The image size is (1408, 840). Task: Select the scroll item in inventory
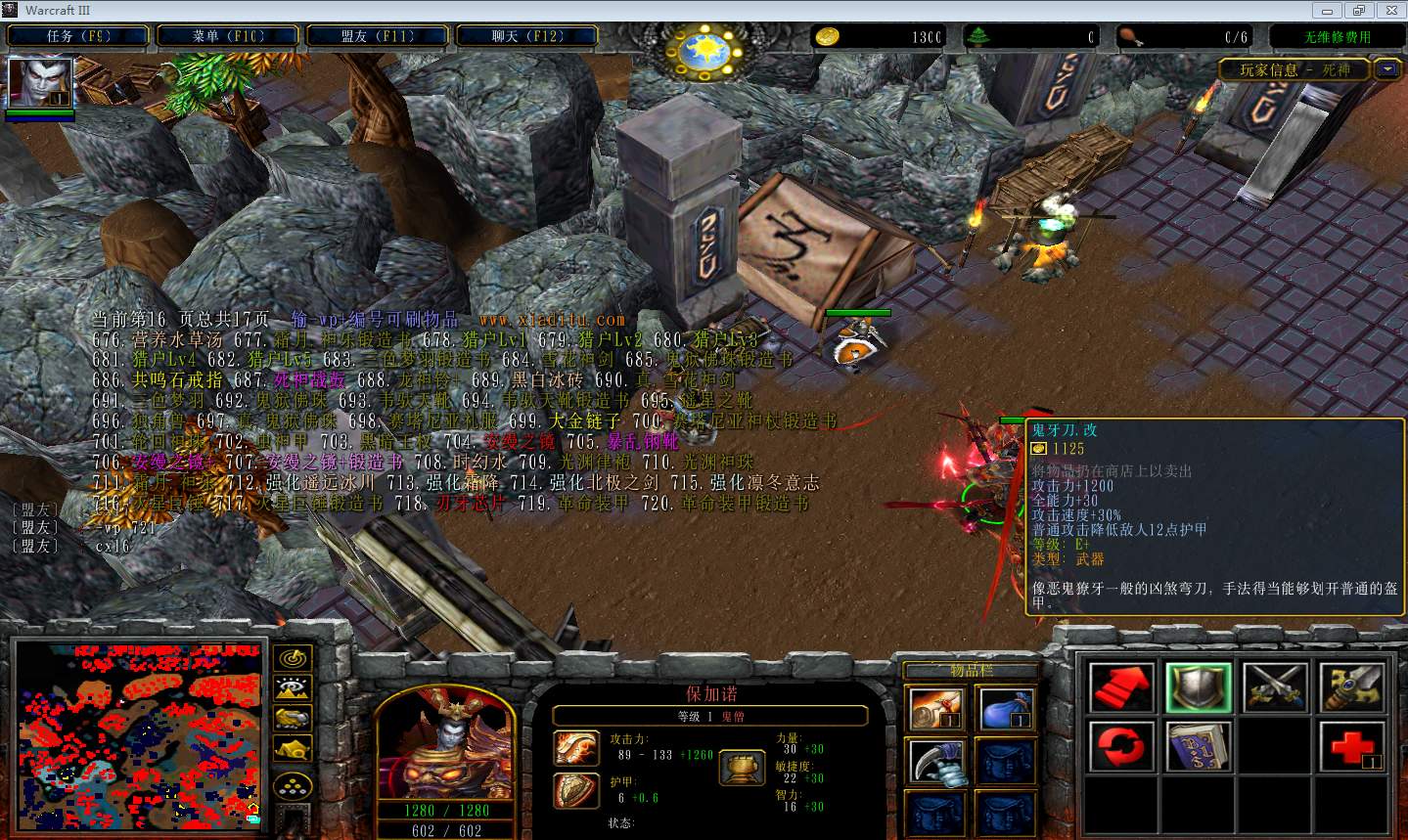(935, 708)
